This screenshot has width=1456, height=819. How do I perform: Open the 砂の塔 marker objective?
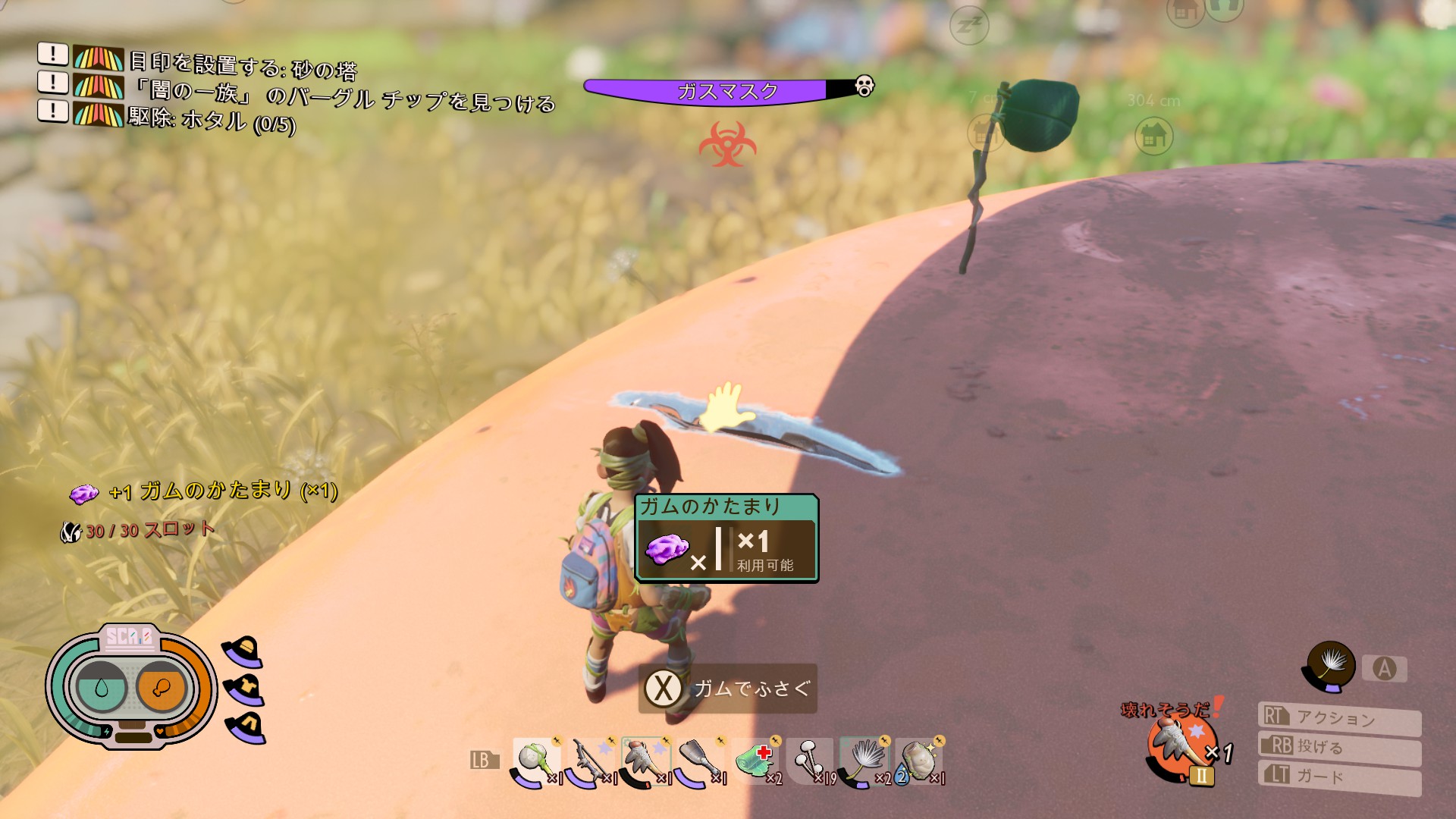tap(243, 65)
